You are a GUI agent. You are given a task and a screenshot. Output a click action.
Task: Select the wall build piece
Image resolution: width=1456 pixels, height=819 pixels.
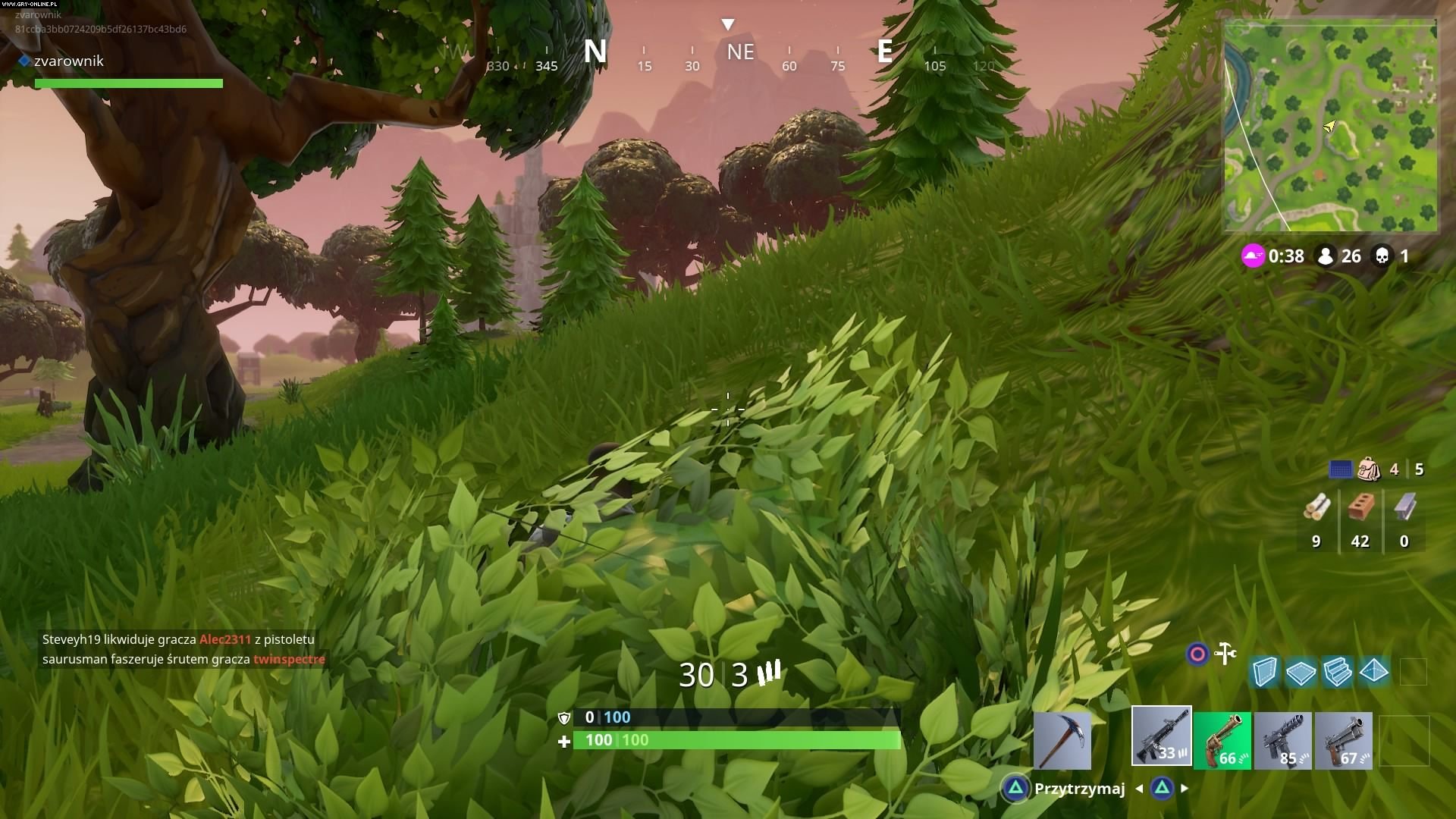tap(1265, 672)
